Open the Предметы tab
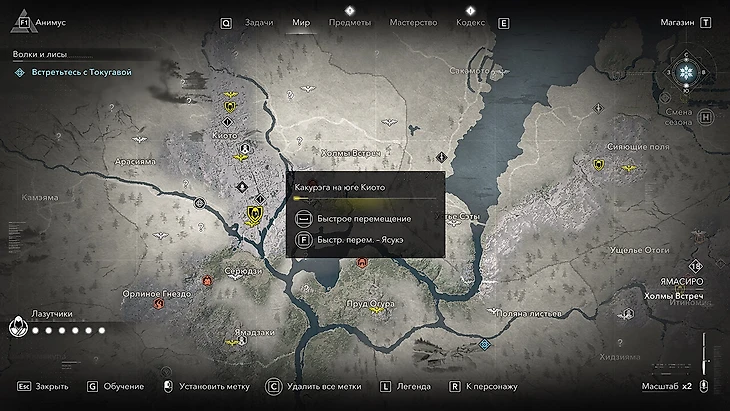730x411 pixels. click(x=349, y=22)
